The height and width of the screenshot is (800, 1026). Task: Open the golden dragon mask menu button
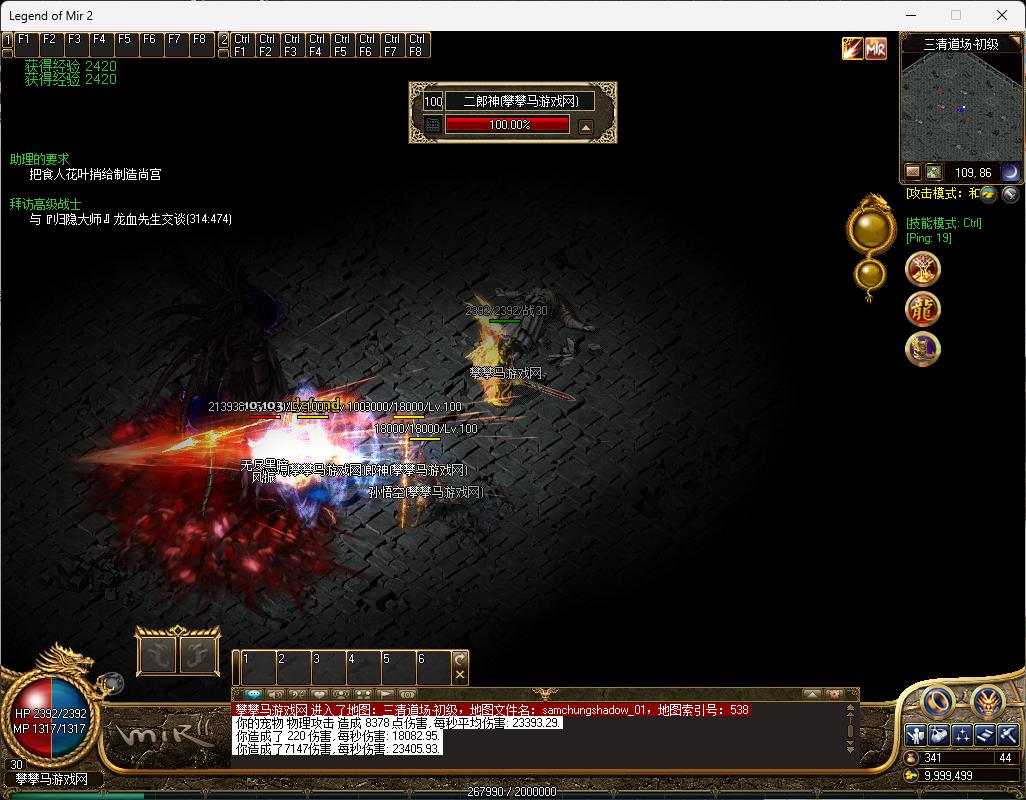987,702
